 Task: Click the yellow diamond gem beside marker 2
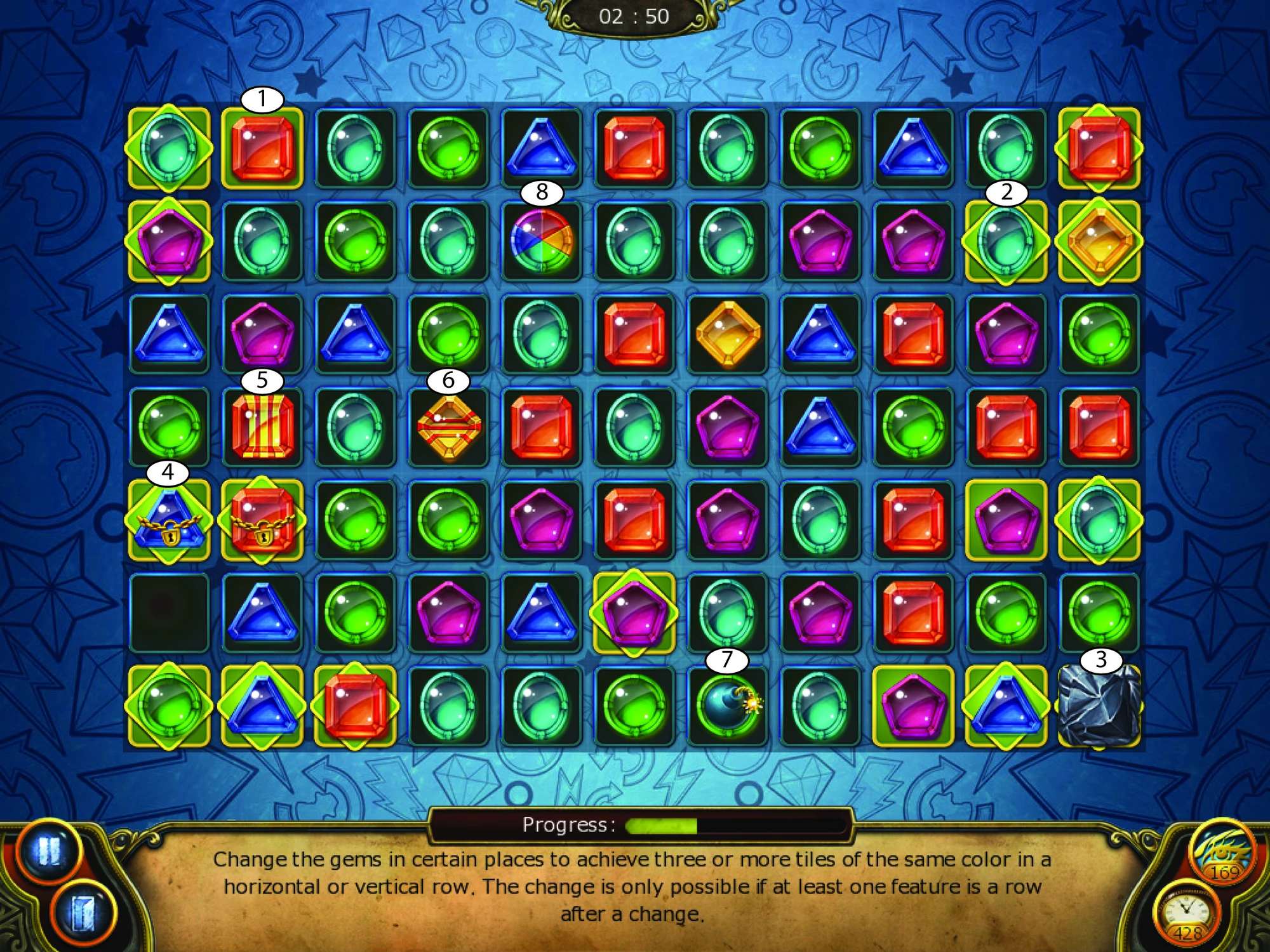[x=1099, y=241]
